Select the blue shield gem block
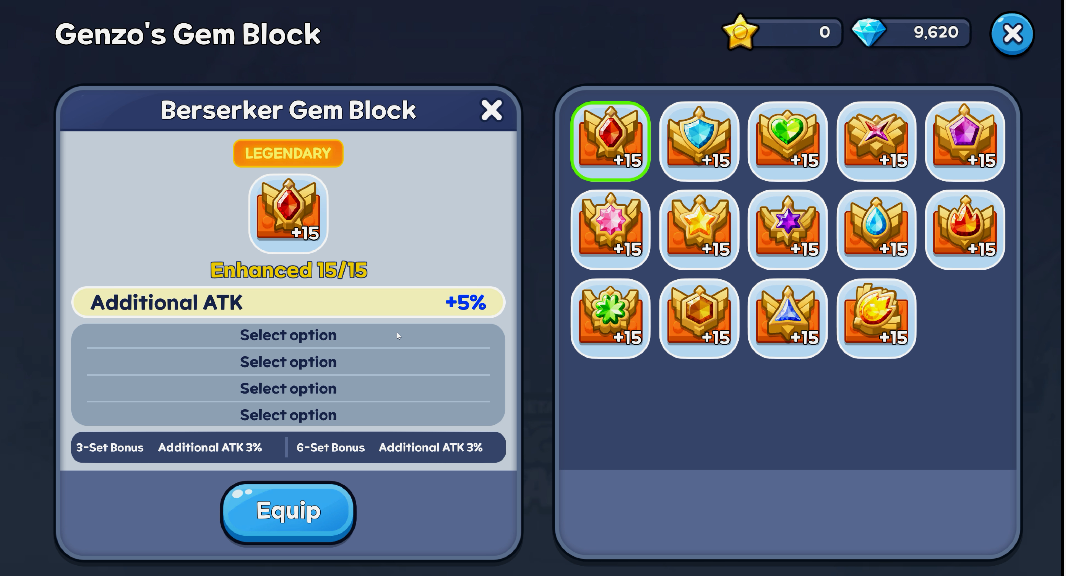The image size is (1066, 576). tap(699, 141)
